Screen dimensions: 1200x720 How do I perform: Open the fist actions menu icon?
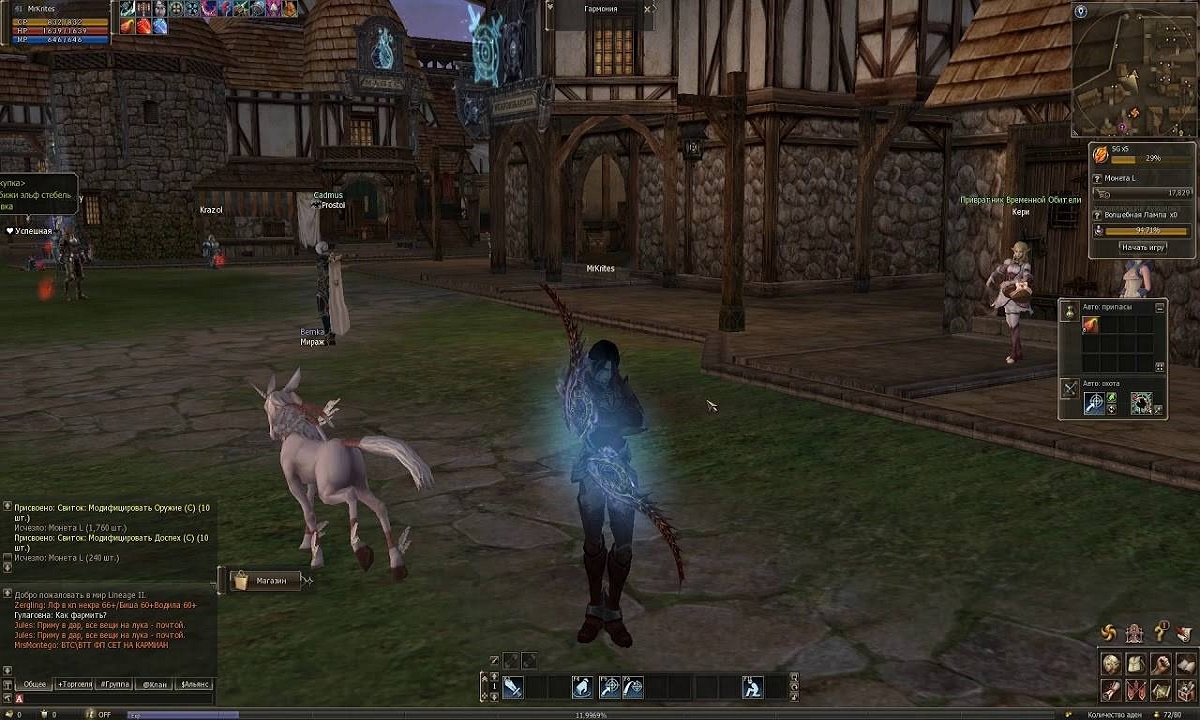click(x=1160, y=664)
